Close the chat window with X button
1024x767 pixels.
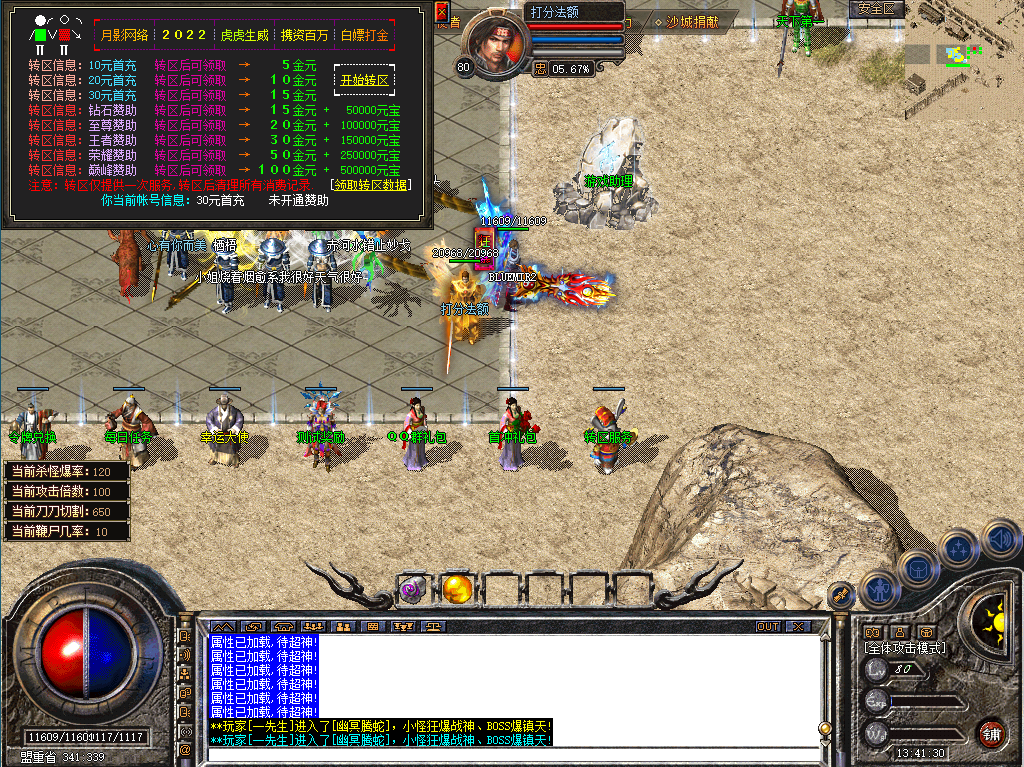(797, 626)
